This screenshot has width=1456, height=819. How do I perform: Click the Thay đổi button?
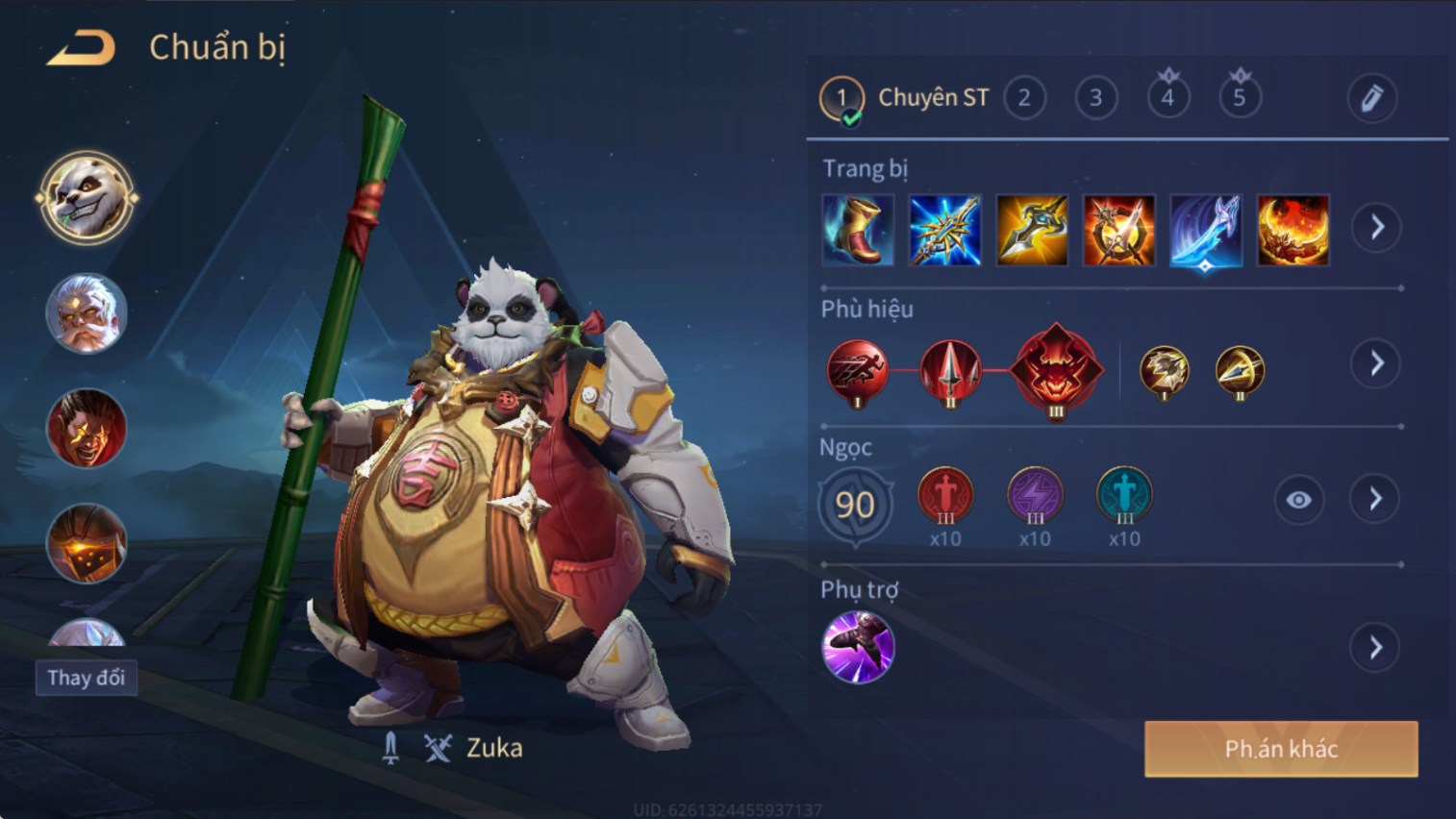pos(87,678)
